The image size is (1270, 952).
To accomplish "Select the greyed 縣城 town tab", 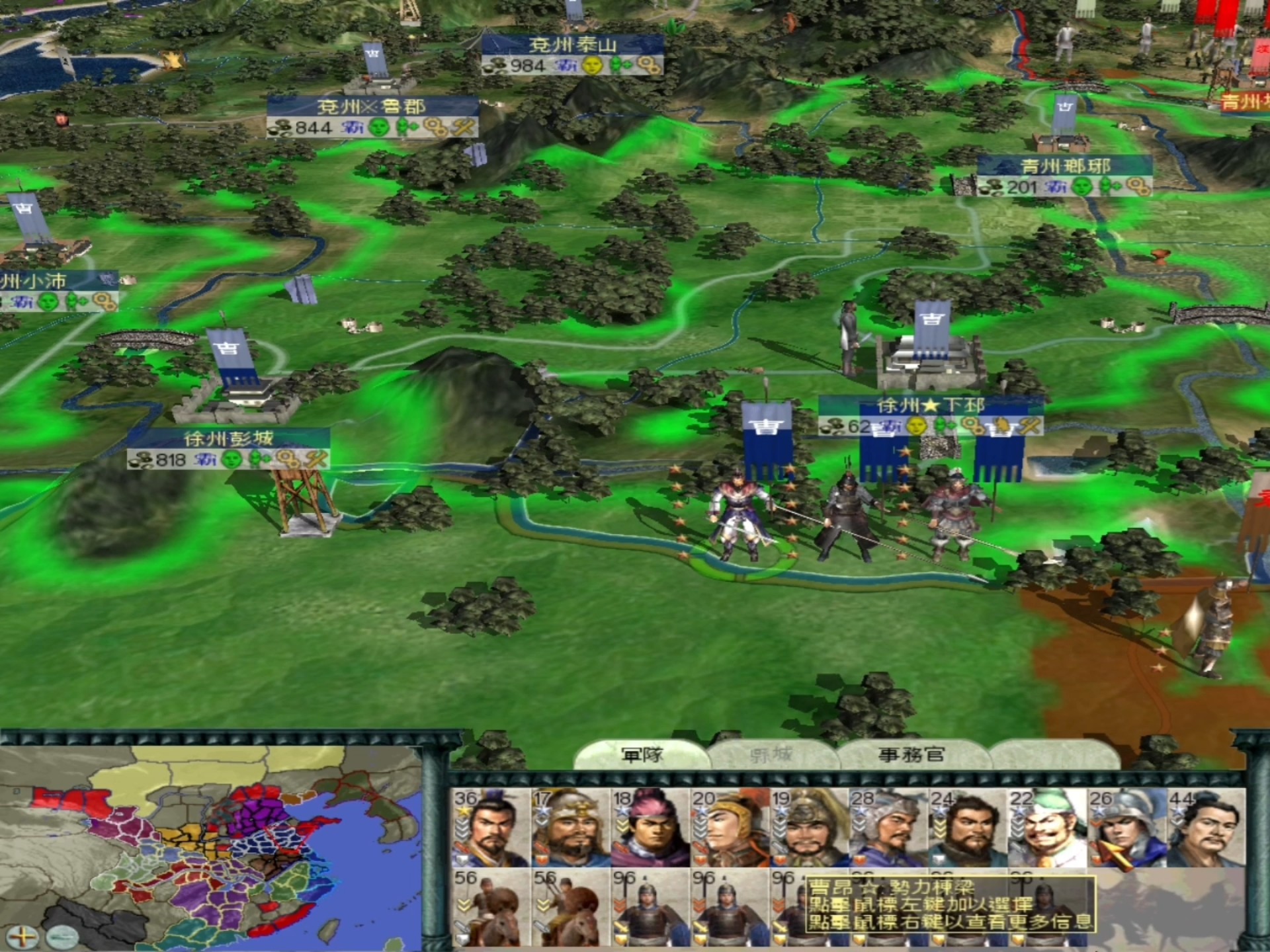I will coord(771,754).
